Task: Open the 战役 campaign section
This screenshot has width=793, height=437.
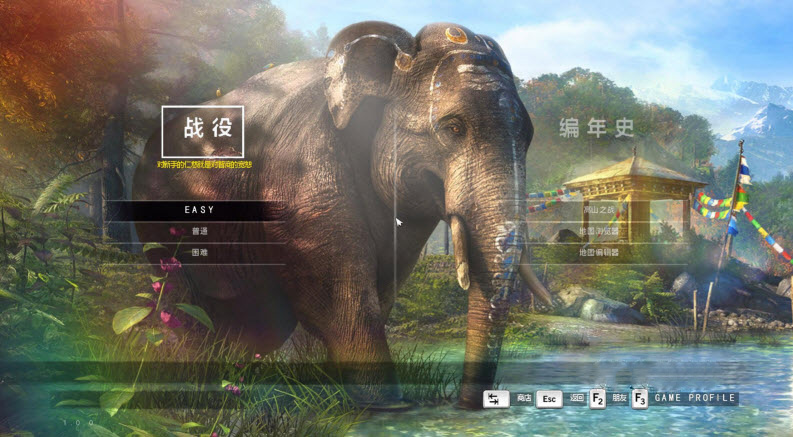Action: click(x=202, y=130)
